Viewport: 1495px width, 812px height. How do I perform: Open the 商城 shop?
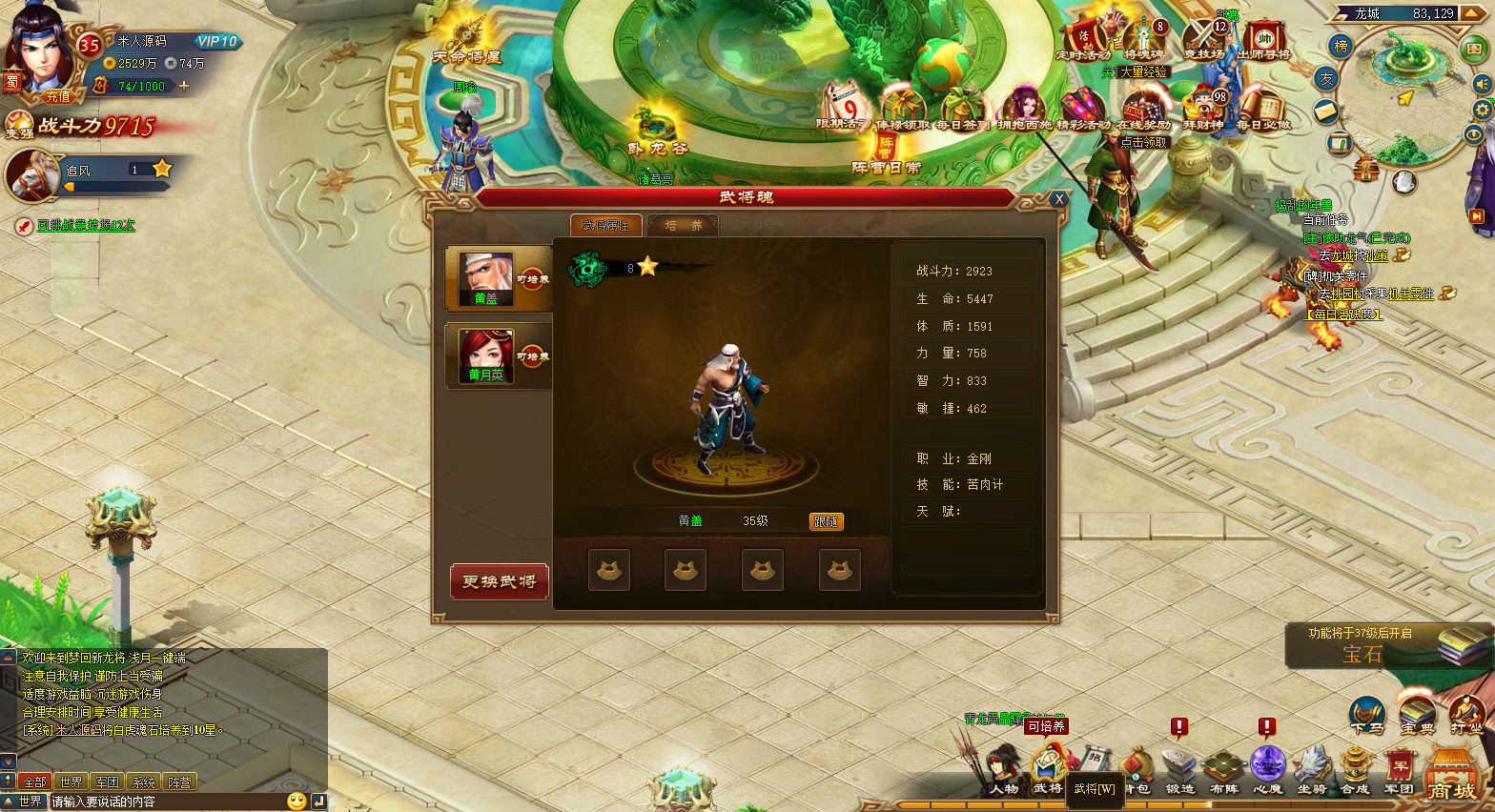coord(1451,777)
